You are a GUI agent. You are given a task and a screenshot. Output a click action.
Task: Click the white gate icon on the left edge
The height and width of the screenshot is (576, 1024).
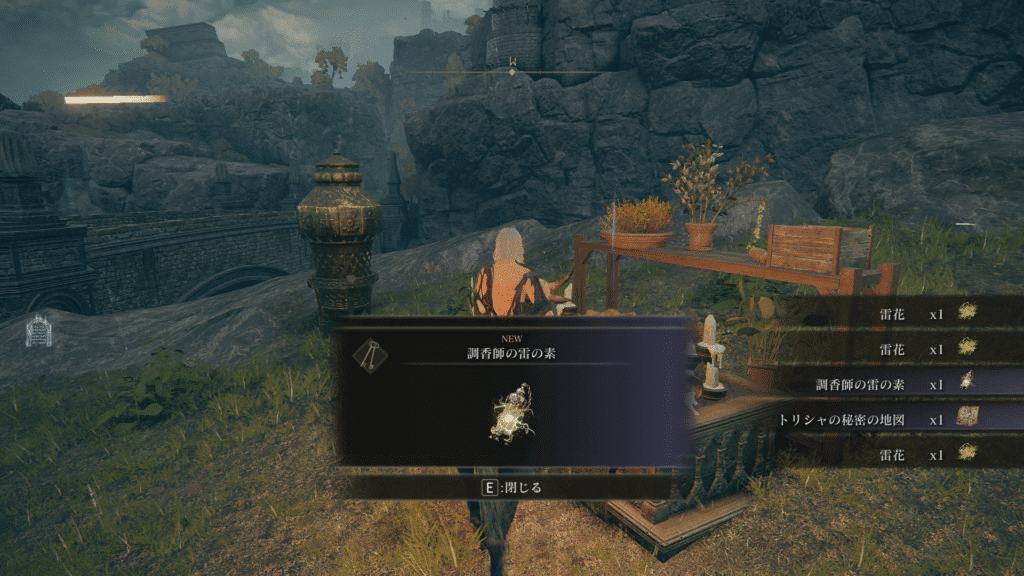coord(39,330)
